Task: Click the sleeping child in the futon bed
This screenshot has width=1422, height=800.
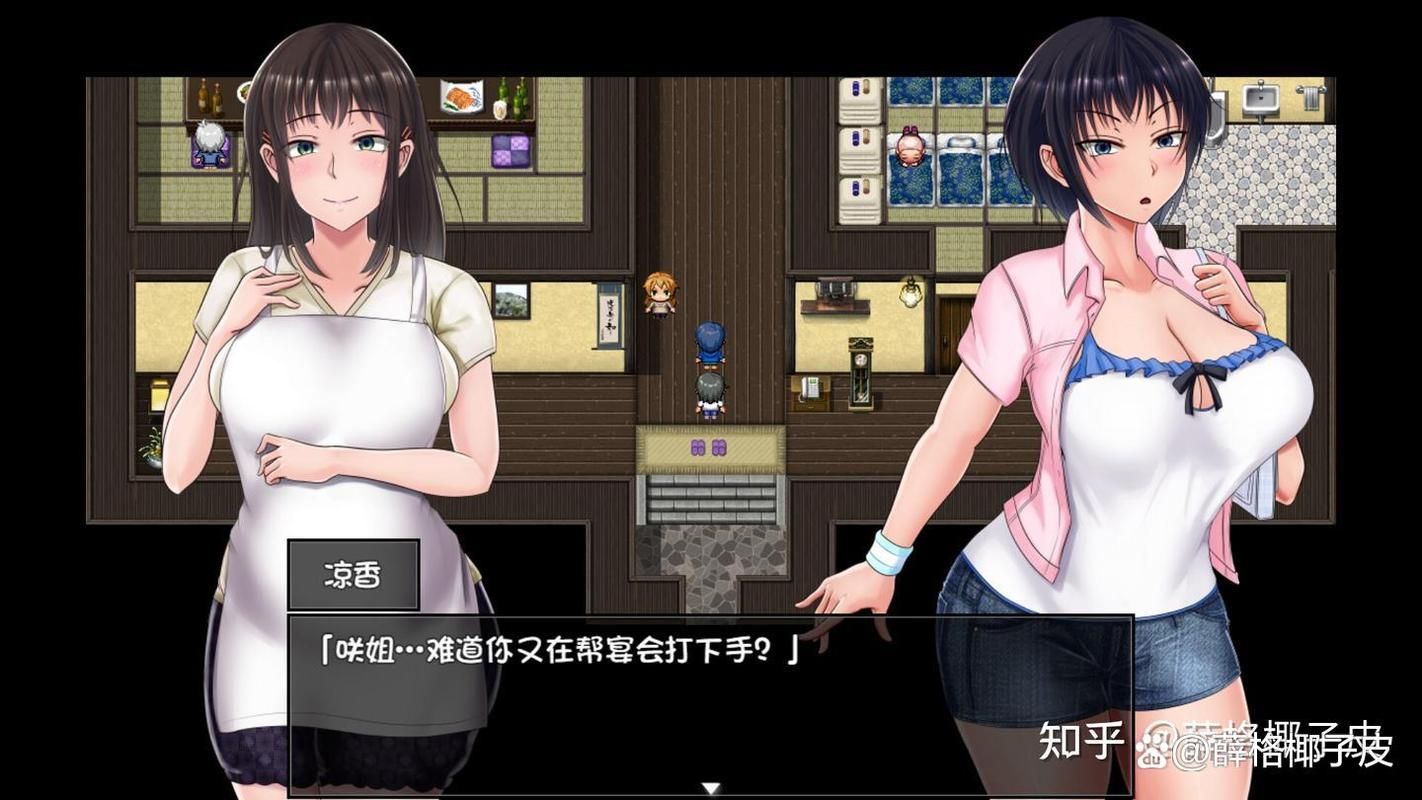Action: coord(910,148)
